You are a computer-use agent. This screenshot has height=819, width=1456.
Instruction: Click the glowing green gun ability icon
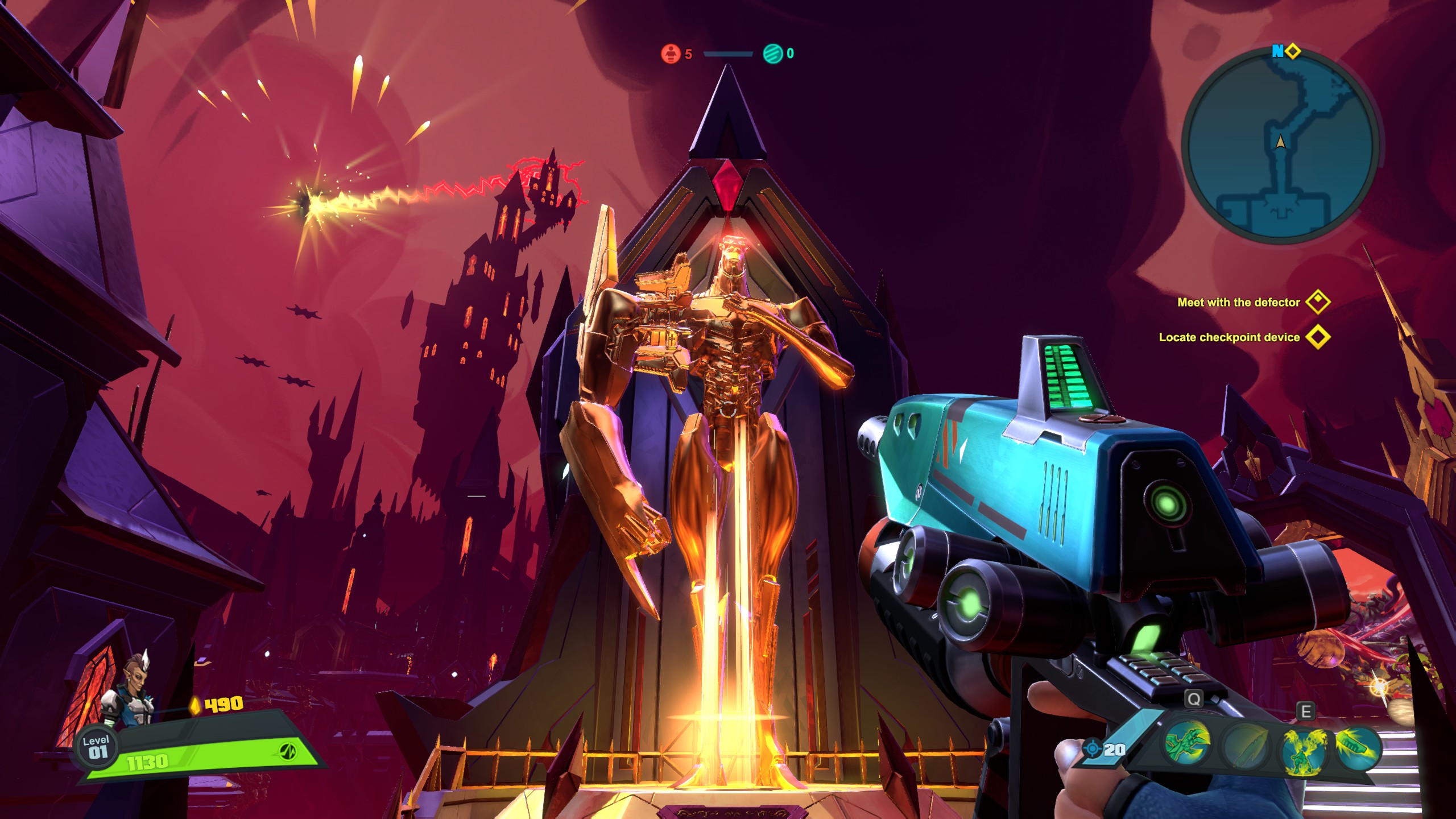pos(1357,746)
